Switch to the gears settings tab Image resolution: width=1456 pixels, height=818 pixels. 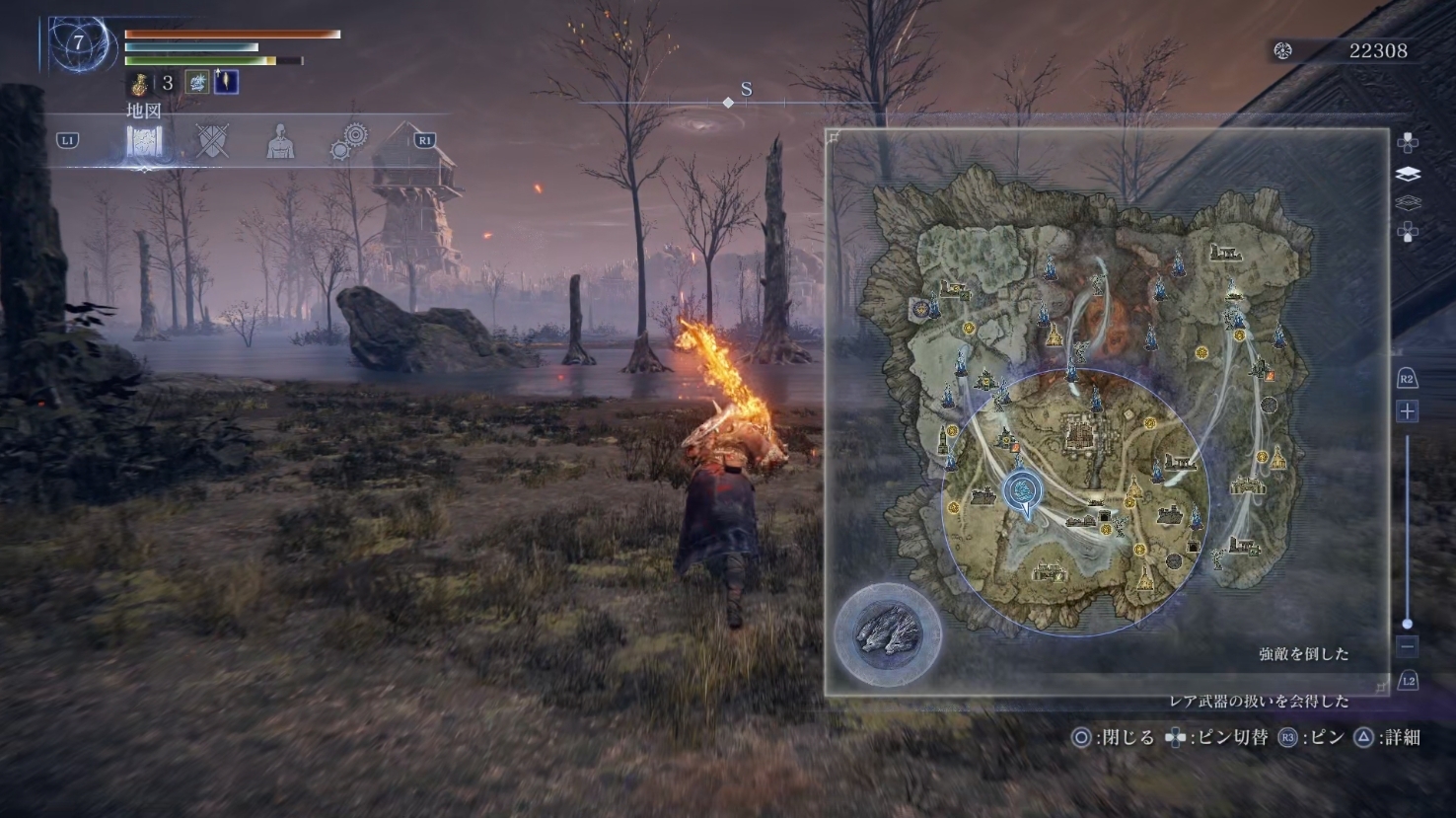[349, 141]
